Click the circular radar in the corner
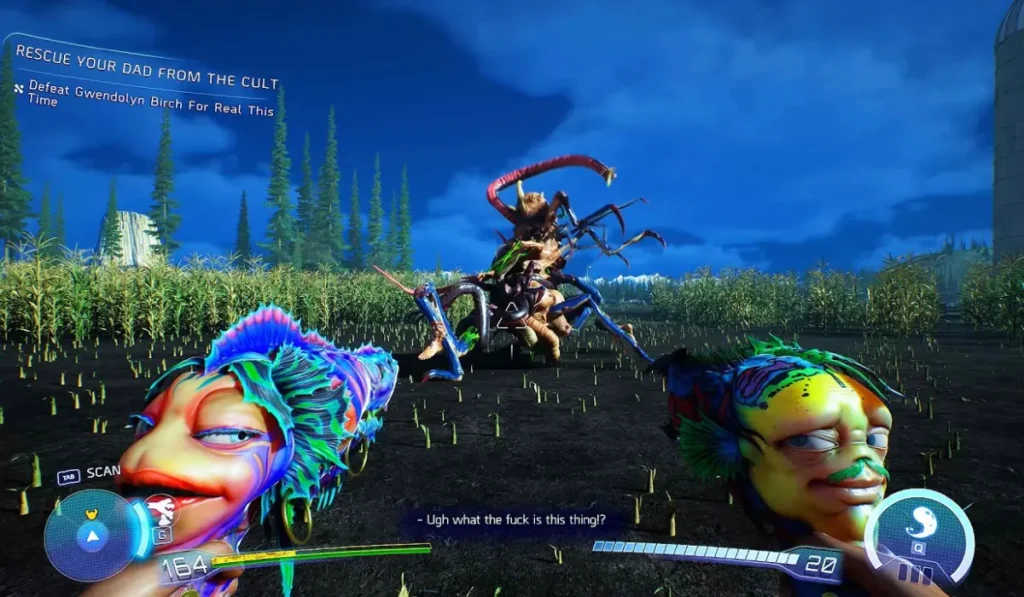1024x597 pixels. click(92, 536)
